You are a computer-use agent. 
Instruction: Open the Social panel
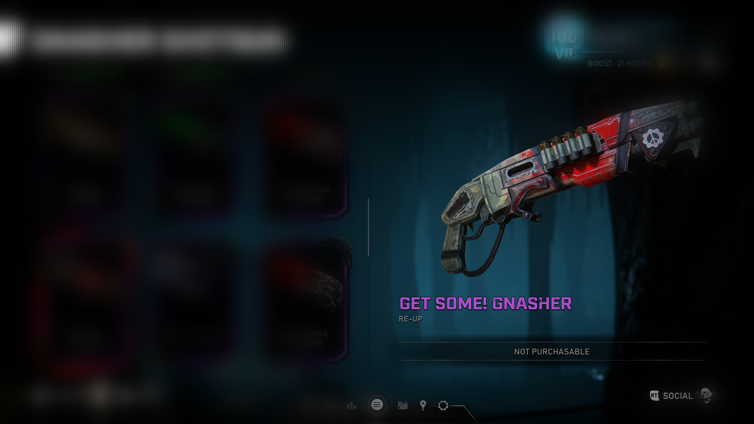coord(676,396)
